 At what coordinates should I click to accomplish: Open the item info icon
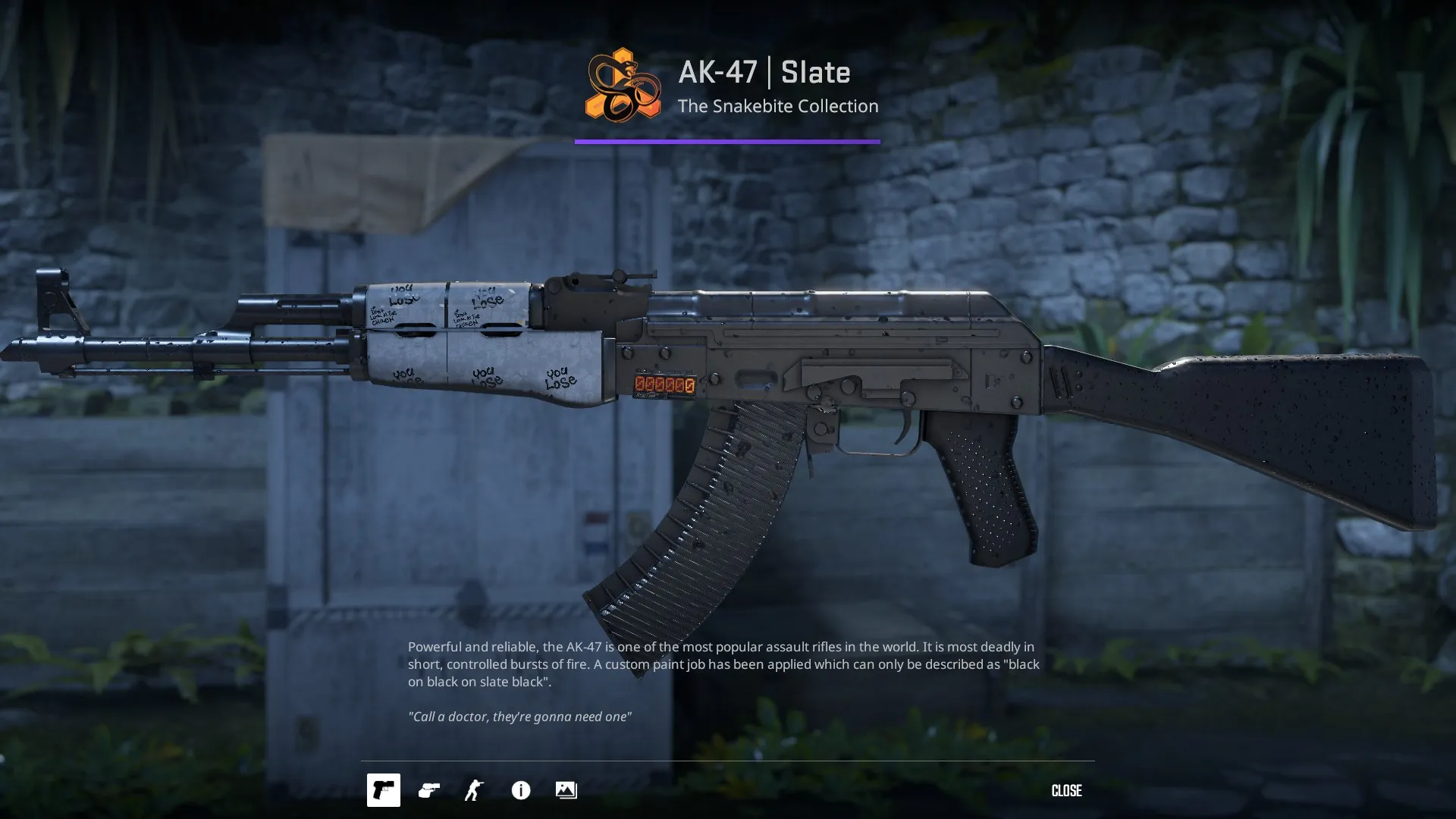pyautogui.click(x=521, y=790)
